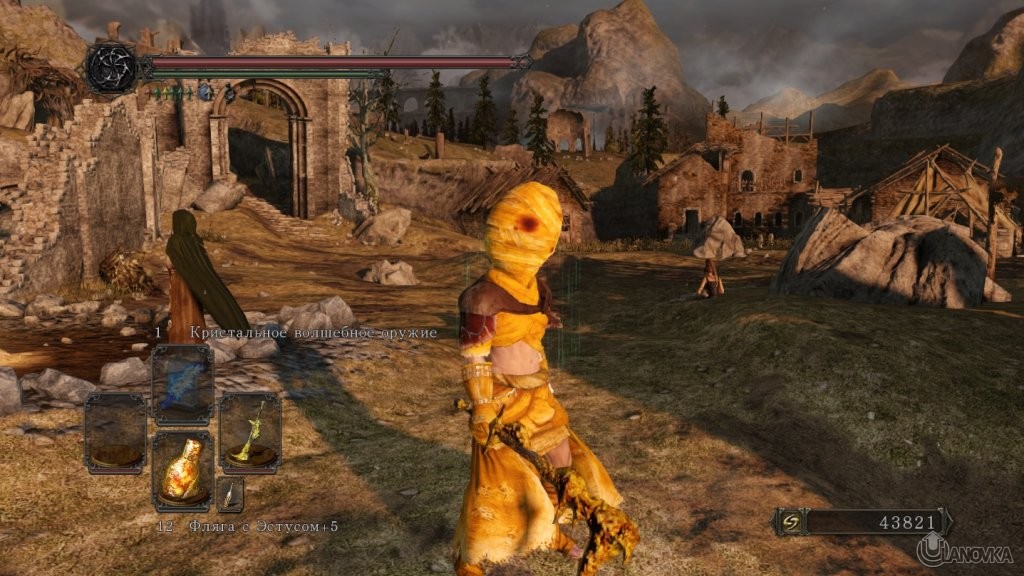
Task: Click the small feather item slot
Action: click(230, 493)
